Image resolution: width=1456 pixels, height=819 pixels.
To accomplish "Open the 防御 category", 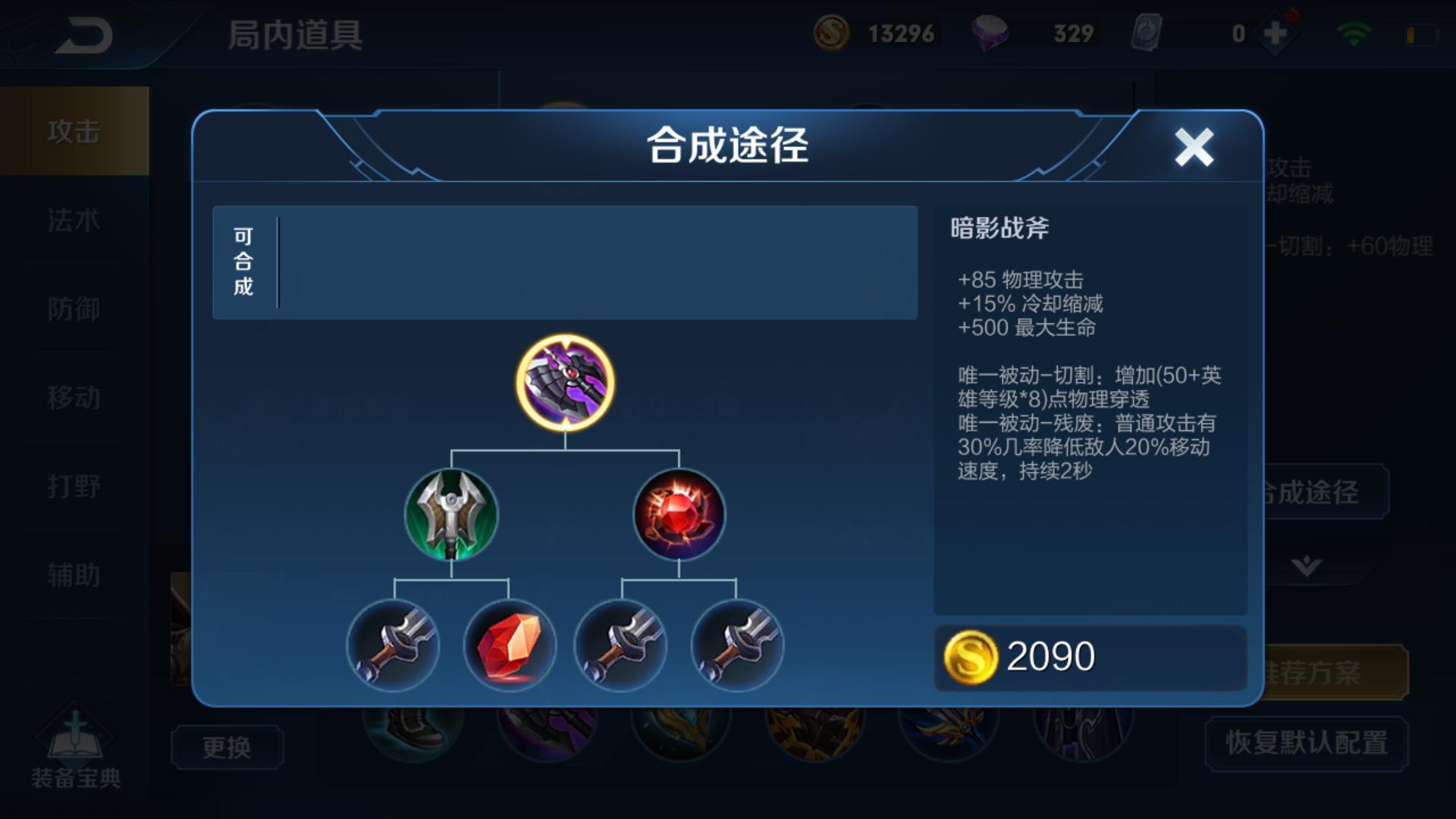I will coord(74,309).
